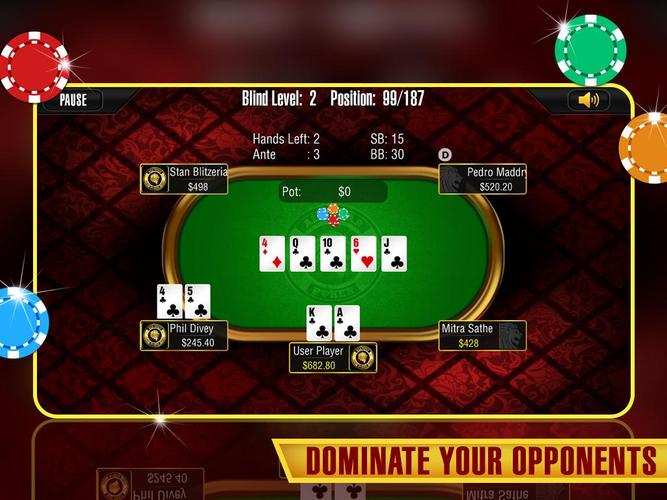This screenshot has height=500, width=667.
Task: Select the King of clubs hole card
Action: click(319, 322)
